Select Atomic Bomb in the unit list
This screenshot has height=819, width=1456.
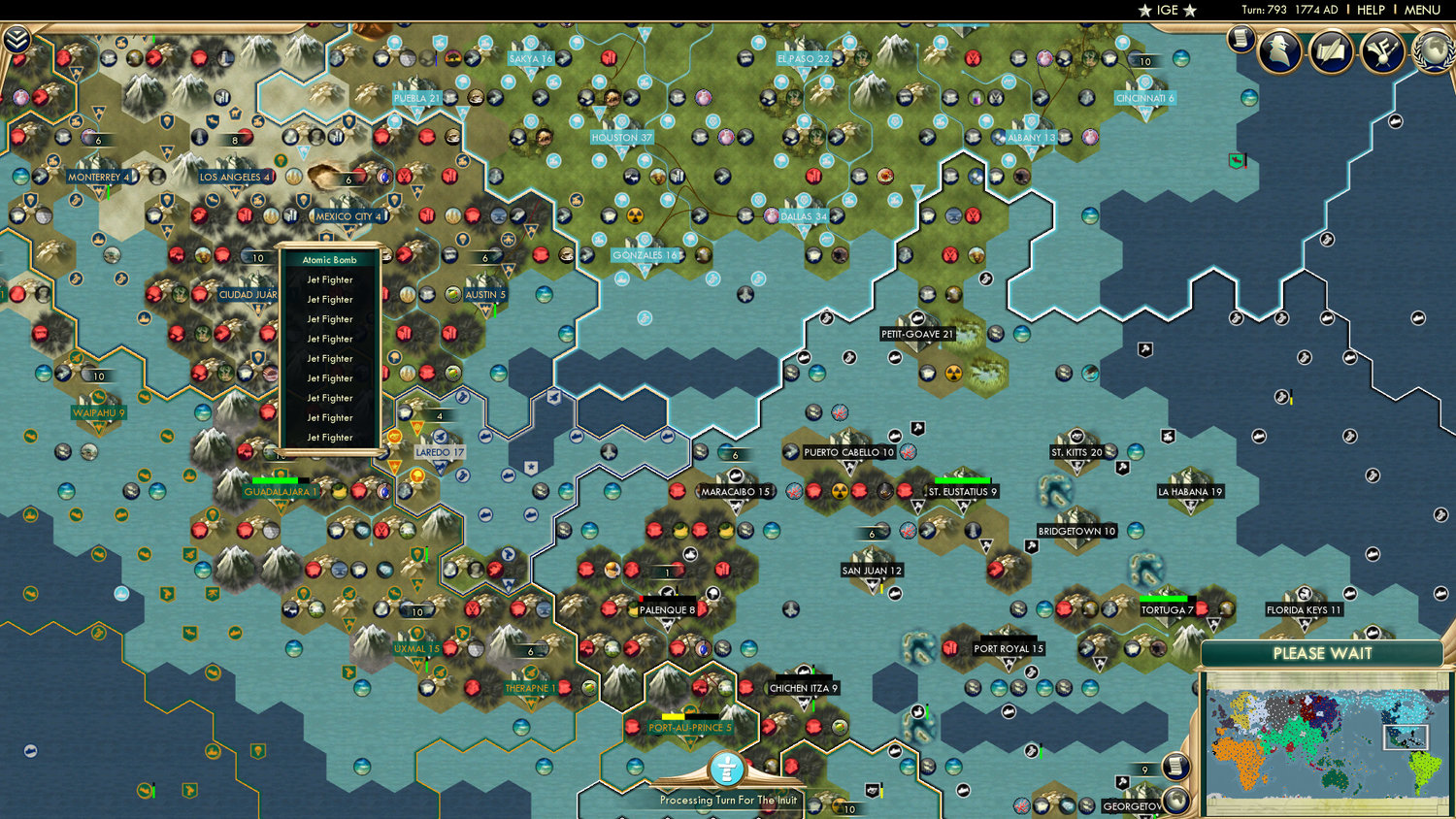(328, 260)
